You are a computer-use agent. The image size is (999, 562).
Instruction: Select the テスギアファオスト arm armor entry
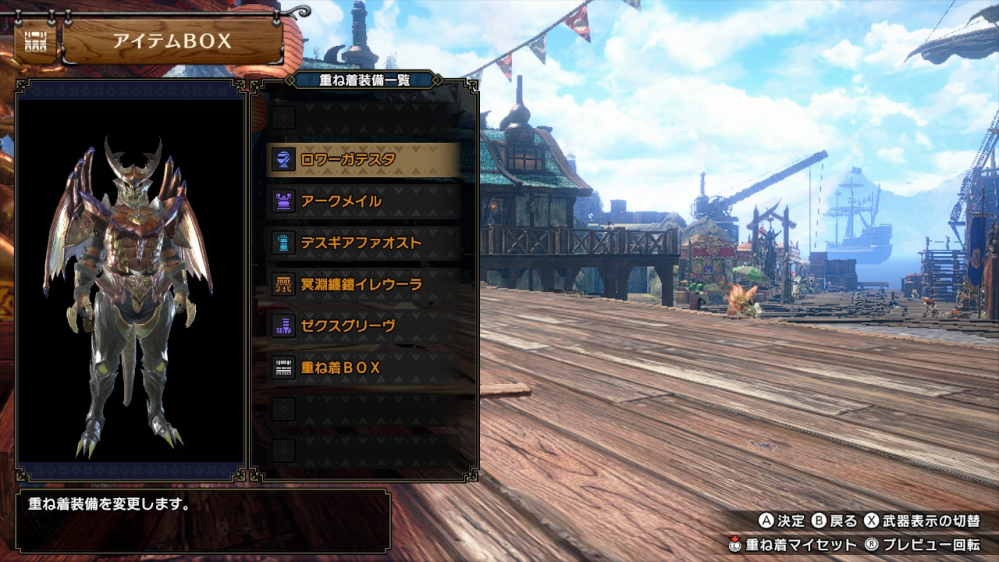click(x=364, y=243)
